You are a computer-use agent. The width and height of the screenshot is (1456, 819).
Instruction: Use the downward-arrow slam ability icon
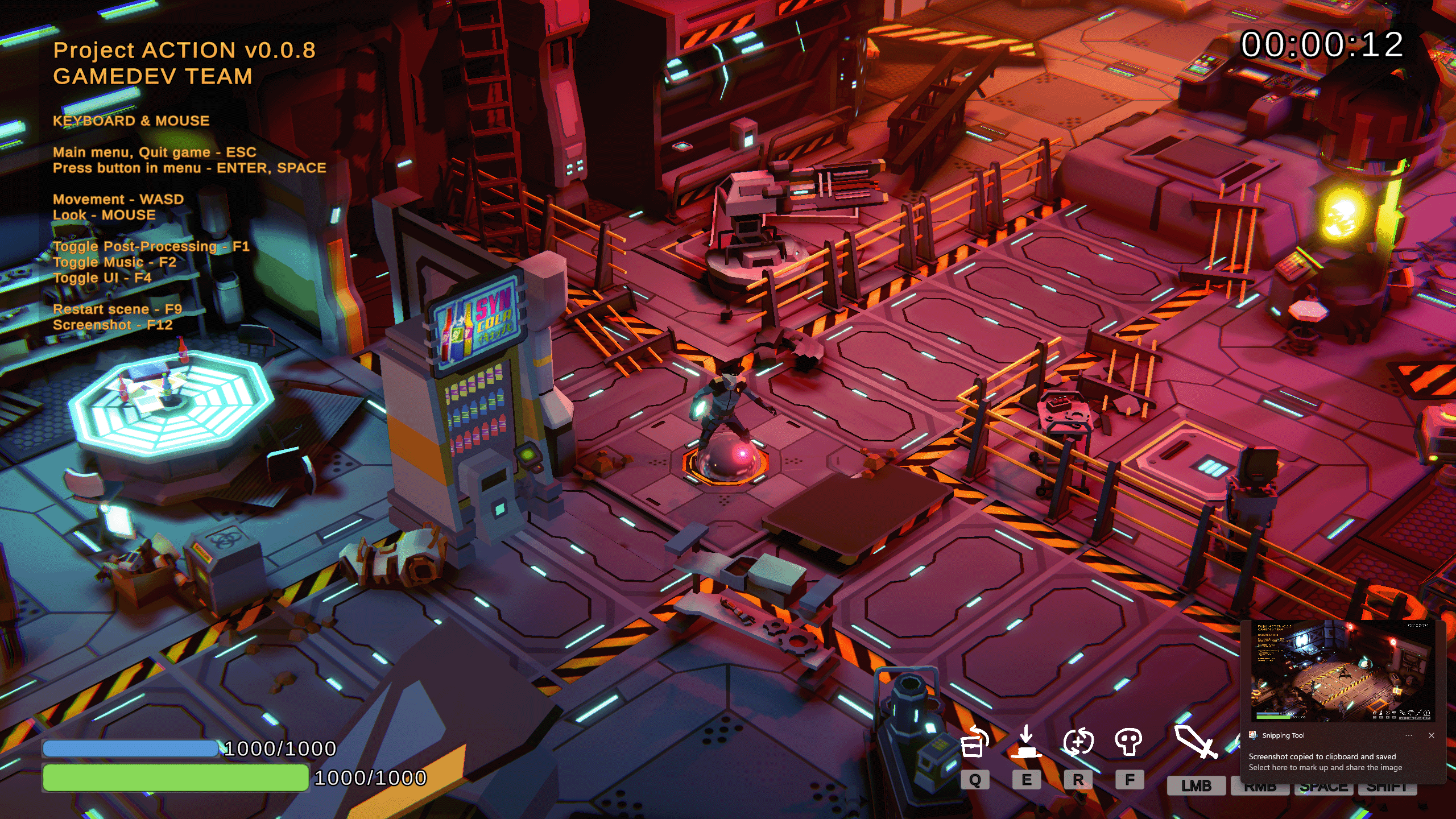pos(1026,742)
